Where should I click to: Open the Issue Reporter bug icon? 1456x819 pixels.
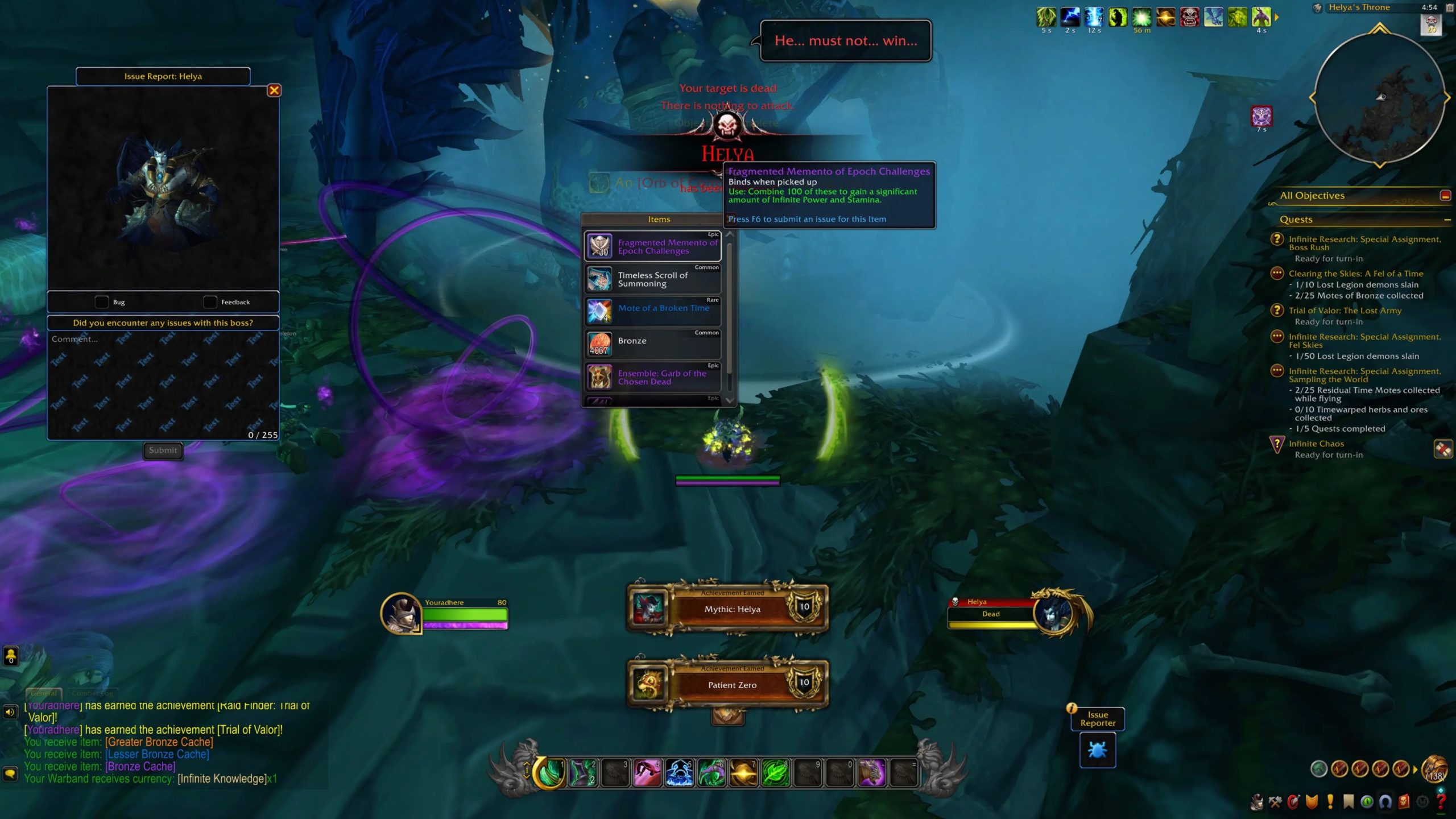coord(1097,750)
